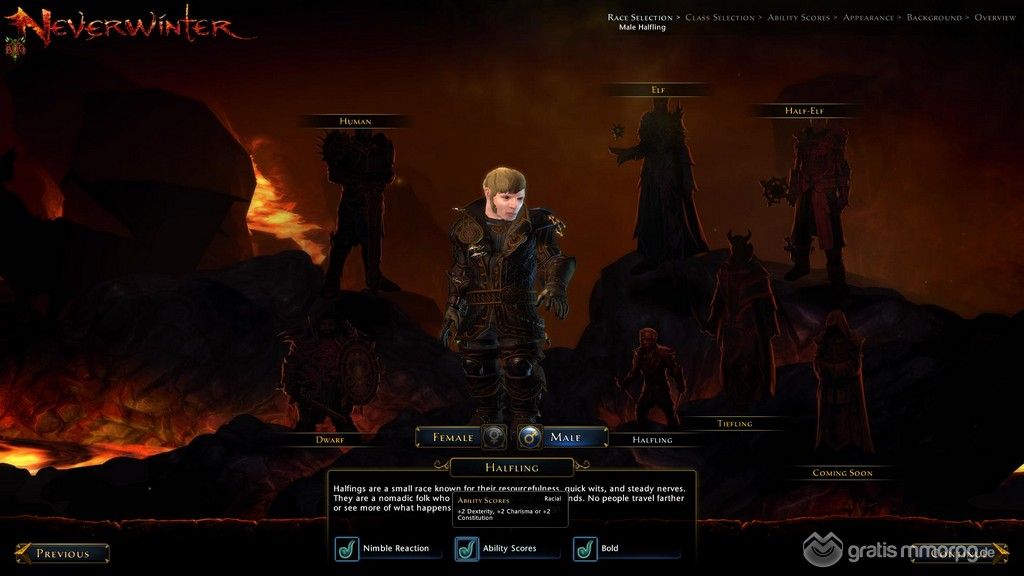Open the Ability Scores step in breadcrumb
1024x576 pixels.
click(x=798, y=18)
